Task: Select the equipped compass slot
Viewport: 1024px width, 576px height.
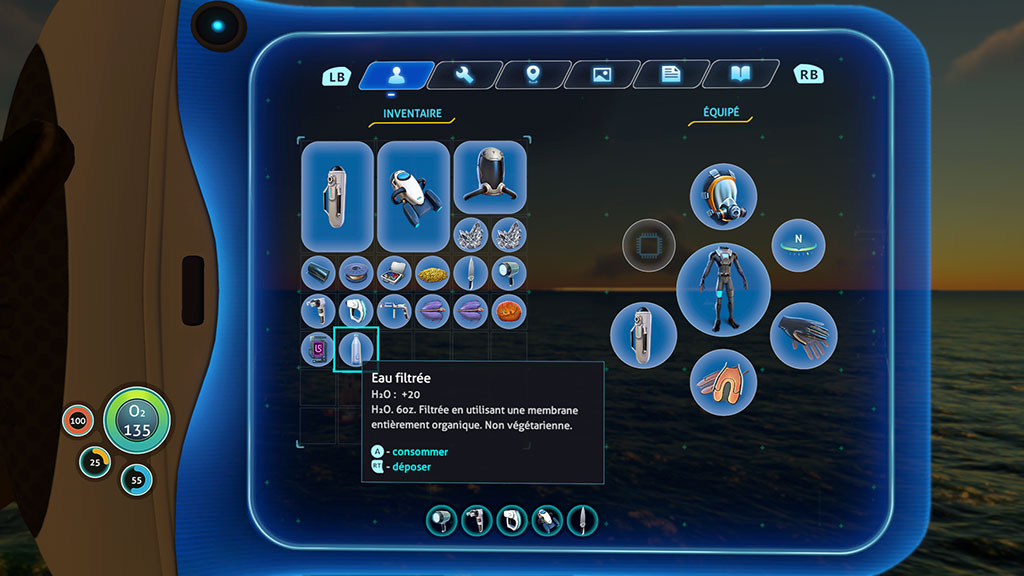Action: (798, 245)
